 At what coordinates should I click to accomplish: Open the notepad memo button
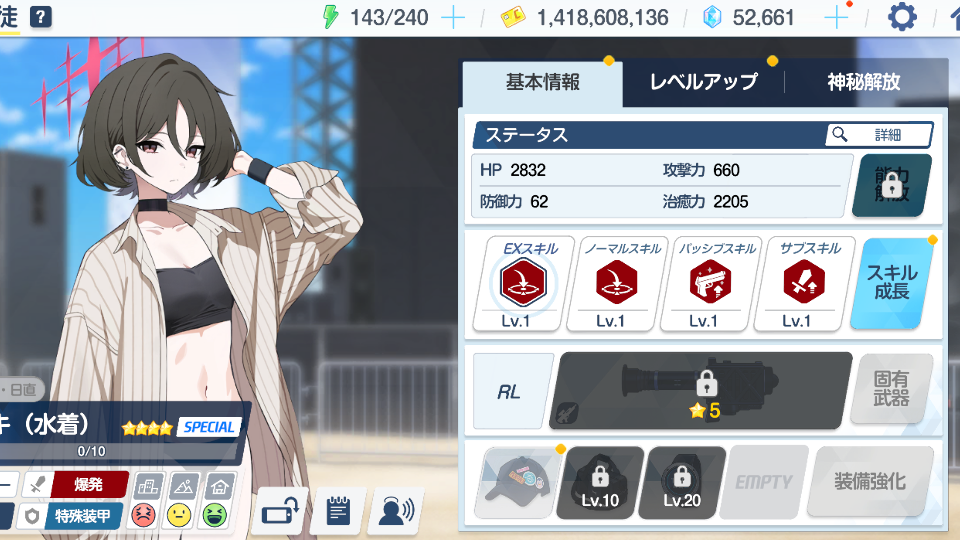[337, 513]
